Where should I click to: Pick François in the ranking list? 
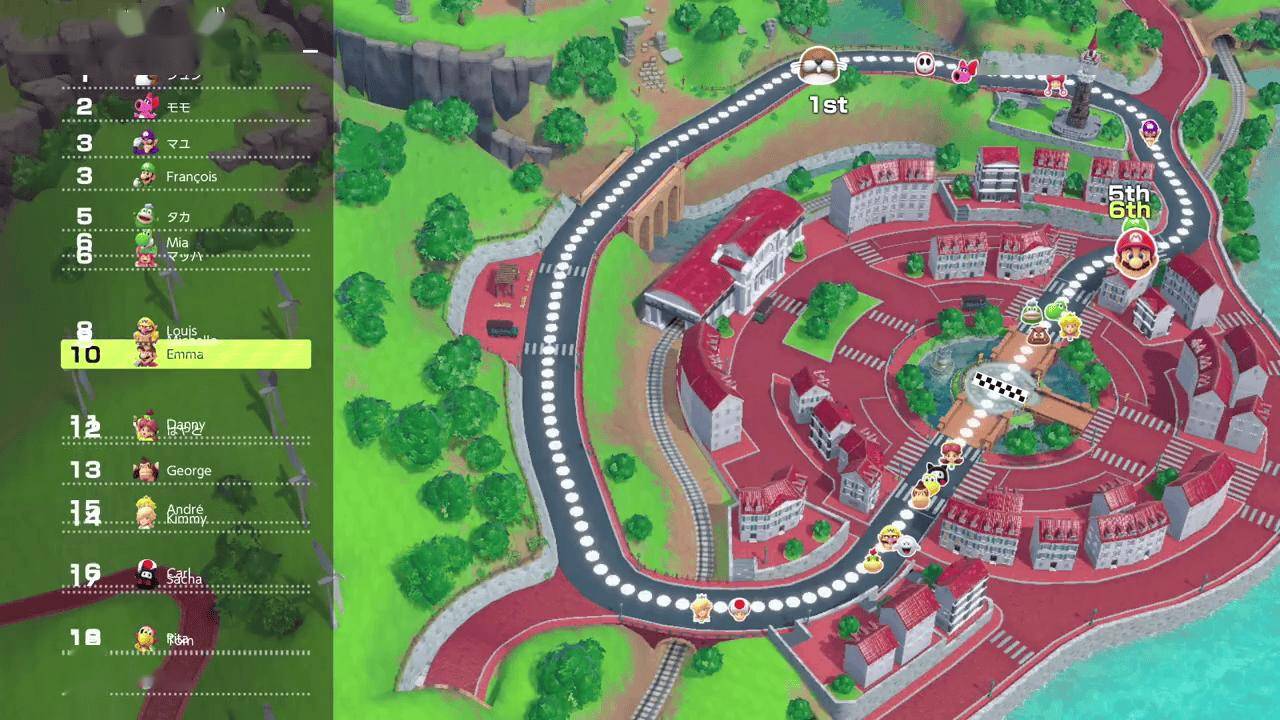186,177
